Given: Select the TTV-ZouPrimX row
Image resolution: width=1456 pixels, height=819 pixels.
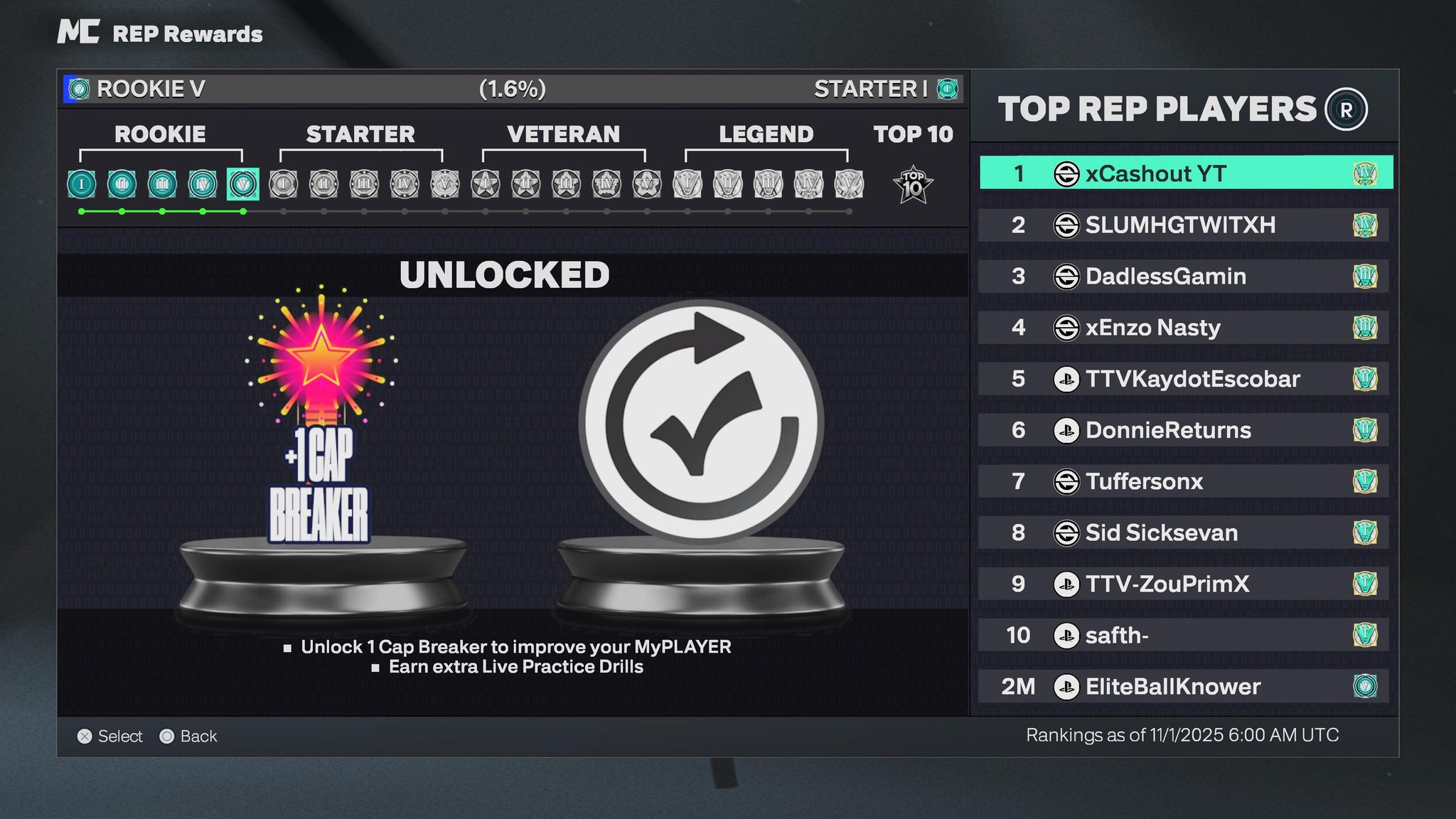Looking at the screenshot, I should click(x=1184, y=584).
